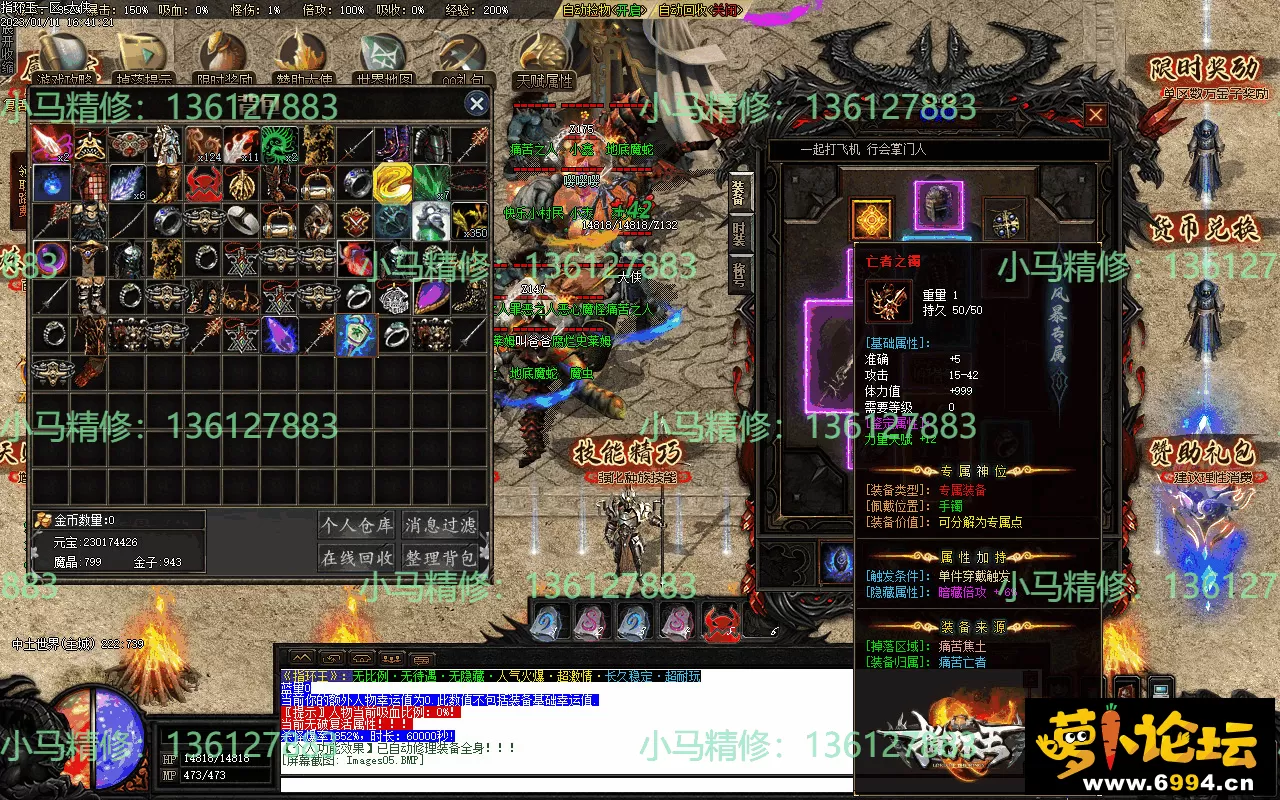Pick the yellow swirl item on gold tile
Viewport: 1280px width, 800px height.
(392, 182)
